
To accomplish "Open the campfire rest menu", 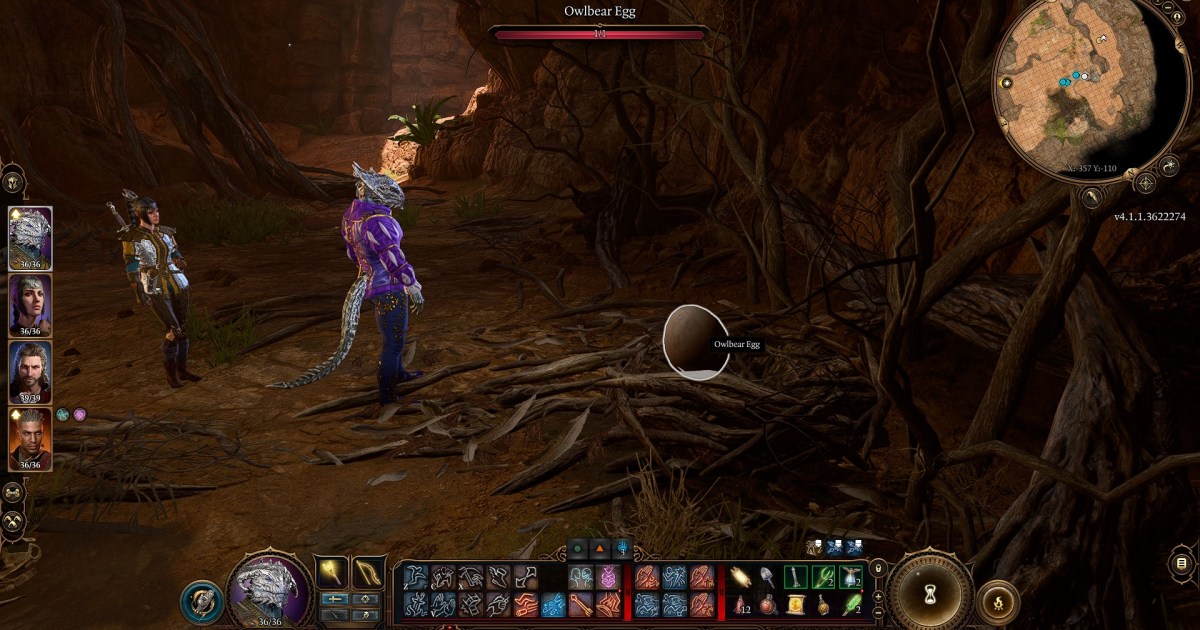I will pos(998,601).
